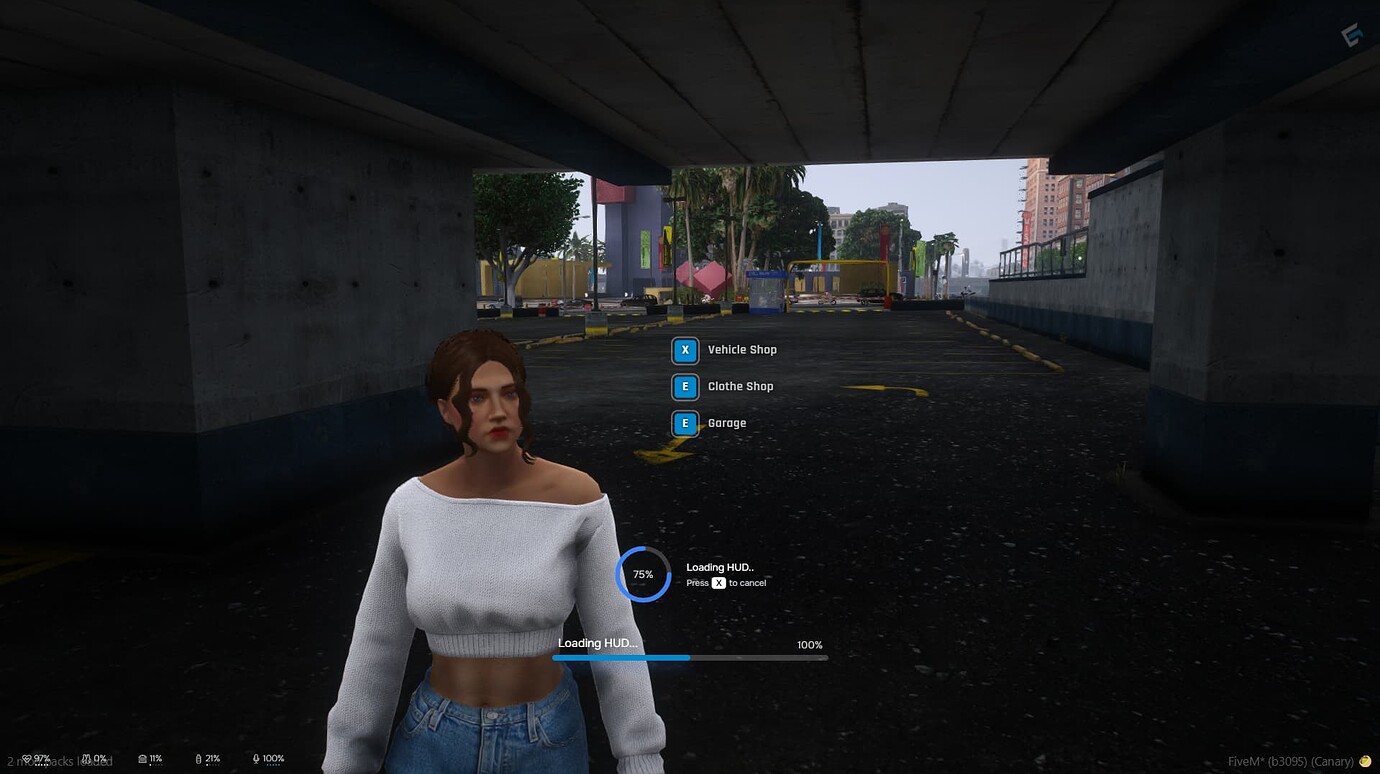
Task: Select the hunger burger icon
Action: (142, 758)
